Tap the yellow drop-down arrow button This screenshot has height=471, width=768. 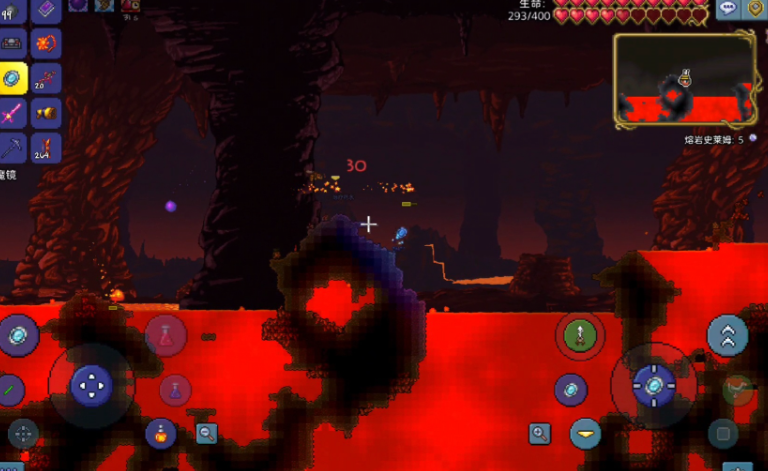pos(586,434)
